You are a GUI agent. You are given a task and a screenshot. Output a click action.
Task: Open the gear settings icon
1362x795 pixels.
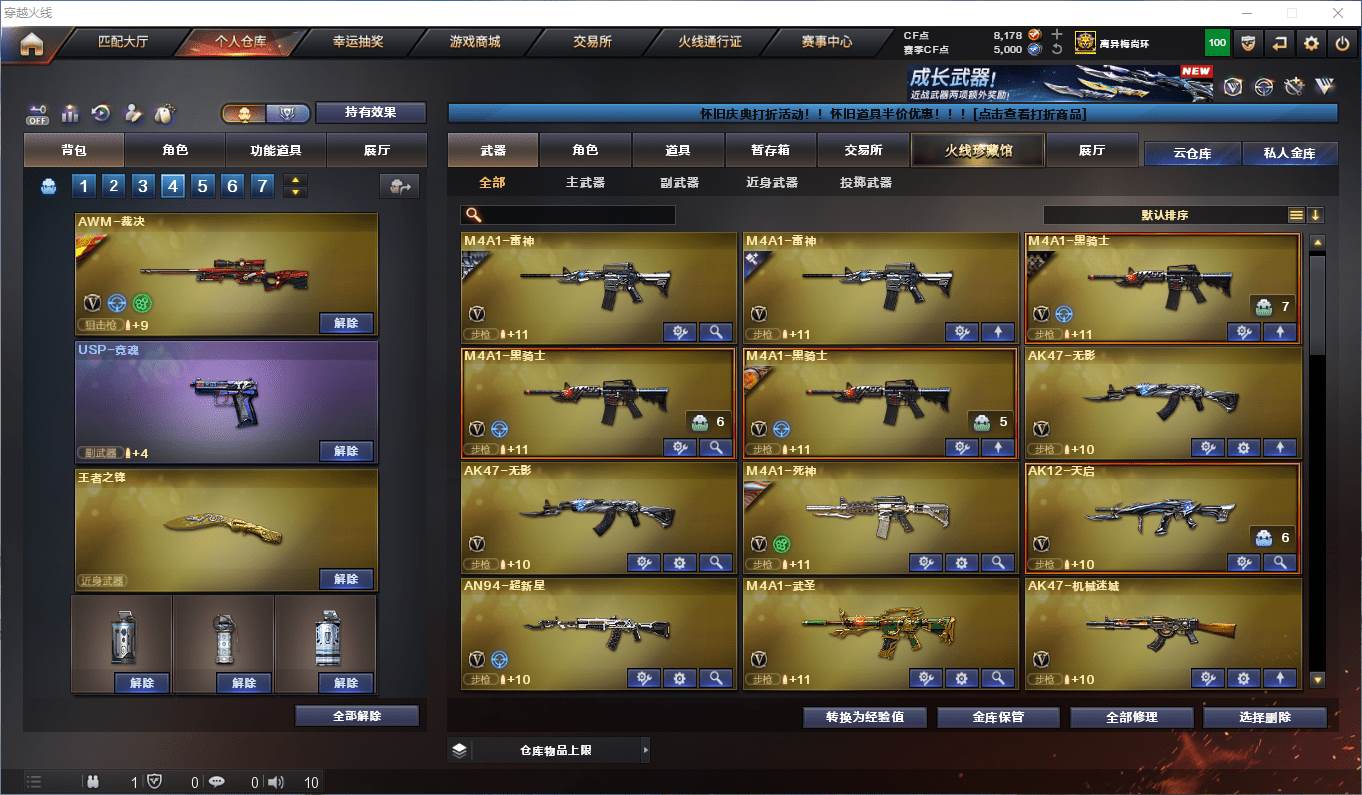(1311, 43)
